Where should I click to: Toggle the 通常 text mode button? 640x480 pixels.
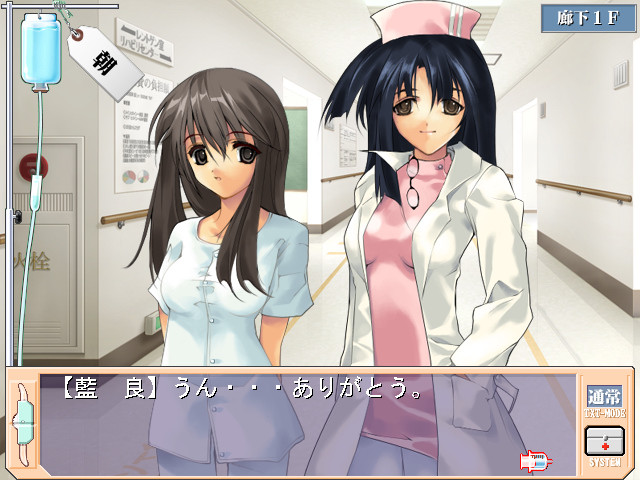(604, 398)
